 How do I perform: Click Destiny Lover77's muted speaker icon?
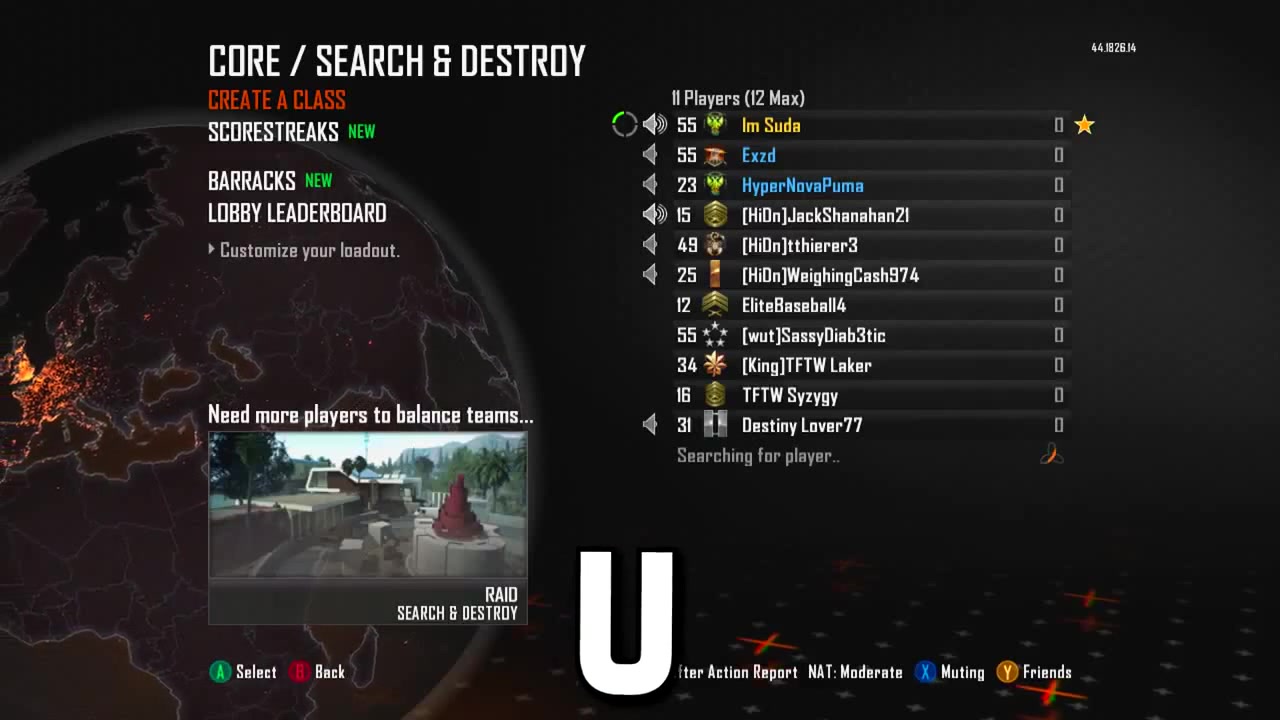click(x=650, y=425)
